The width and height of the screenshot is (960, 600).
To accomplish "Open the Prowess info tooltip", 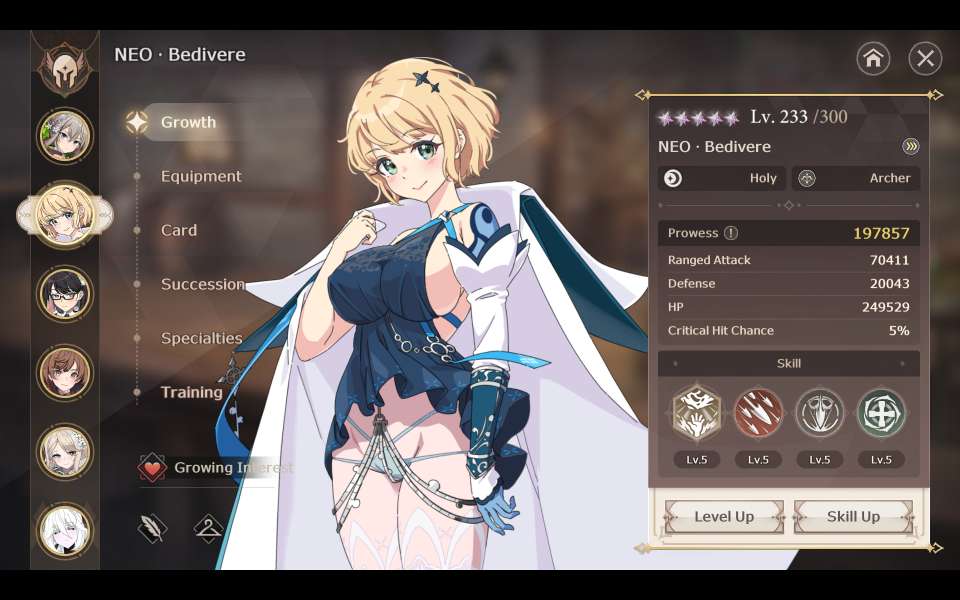I will (731, 233).
